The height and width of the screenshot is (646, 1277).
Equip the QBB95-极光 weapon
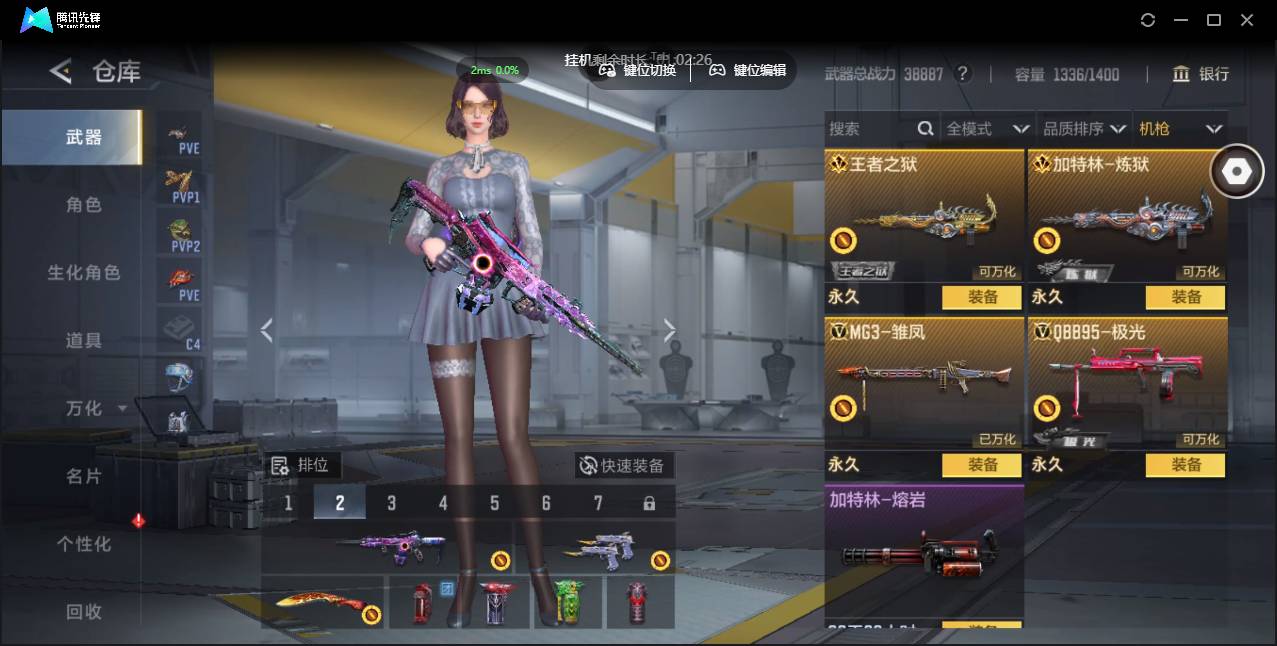[x=1186, y=465]
